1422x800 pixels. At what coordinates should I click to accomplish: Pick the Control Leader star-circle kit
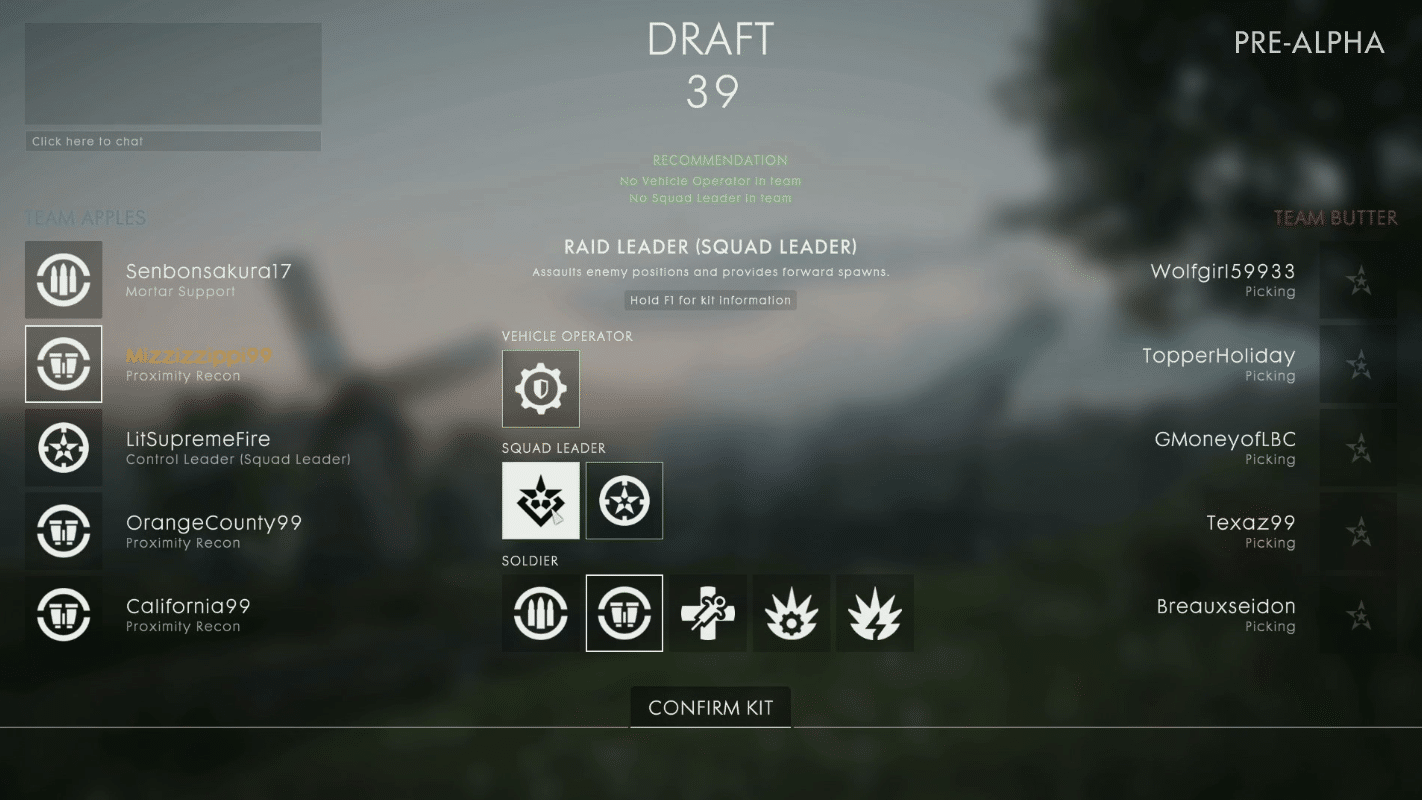coord(624,501)
